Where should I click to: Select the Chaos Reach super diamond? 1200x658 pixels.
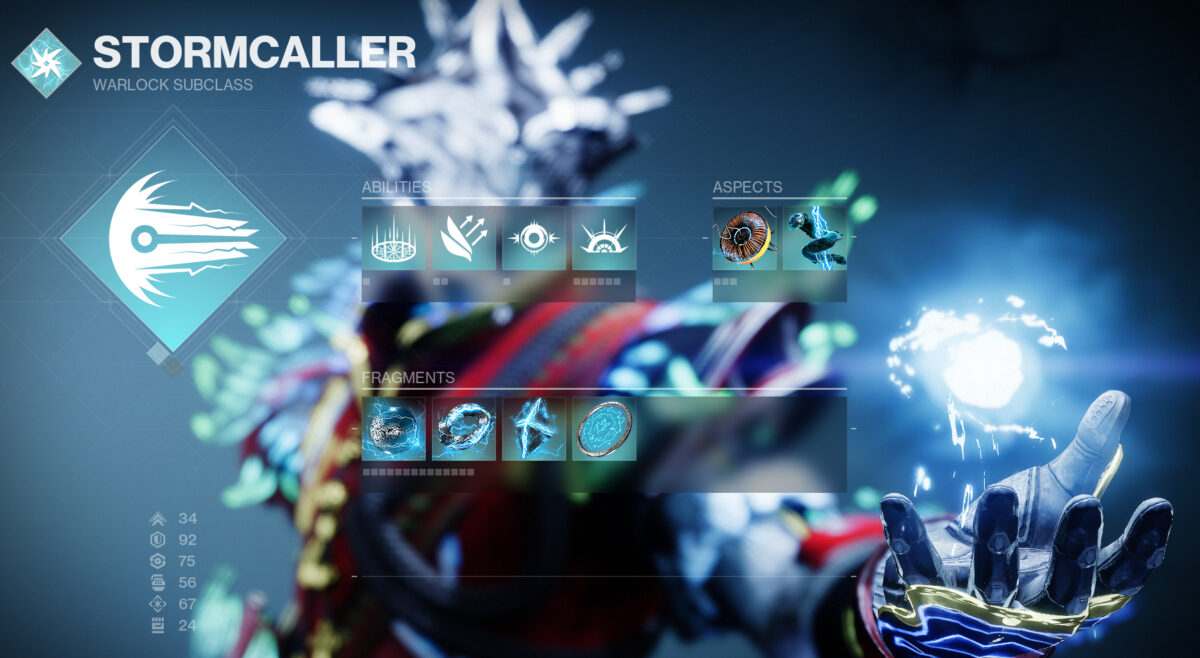pos(173,238)
